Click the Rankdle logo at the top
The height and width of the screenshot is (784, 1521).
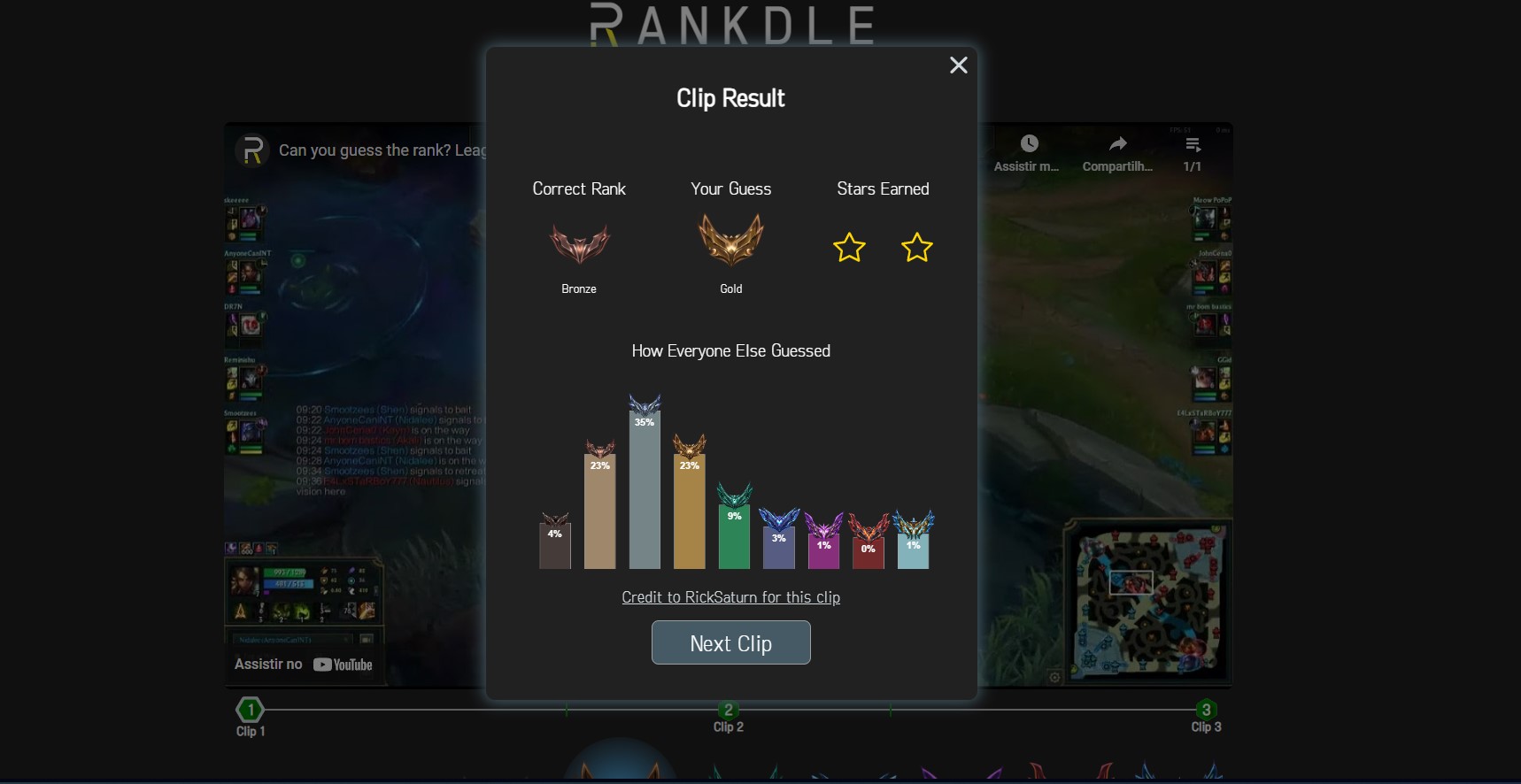(x=732, y=24)
